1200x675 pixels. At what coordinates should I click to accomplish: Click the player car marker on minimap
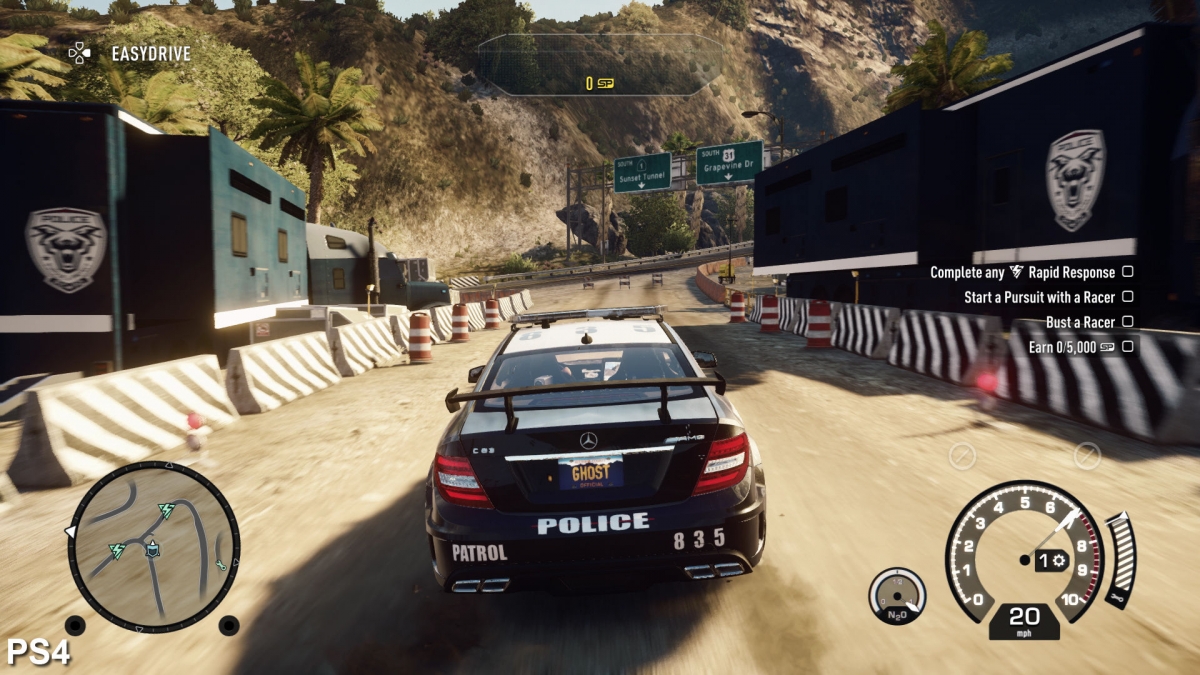click(x=153, y=548)
